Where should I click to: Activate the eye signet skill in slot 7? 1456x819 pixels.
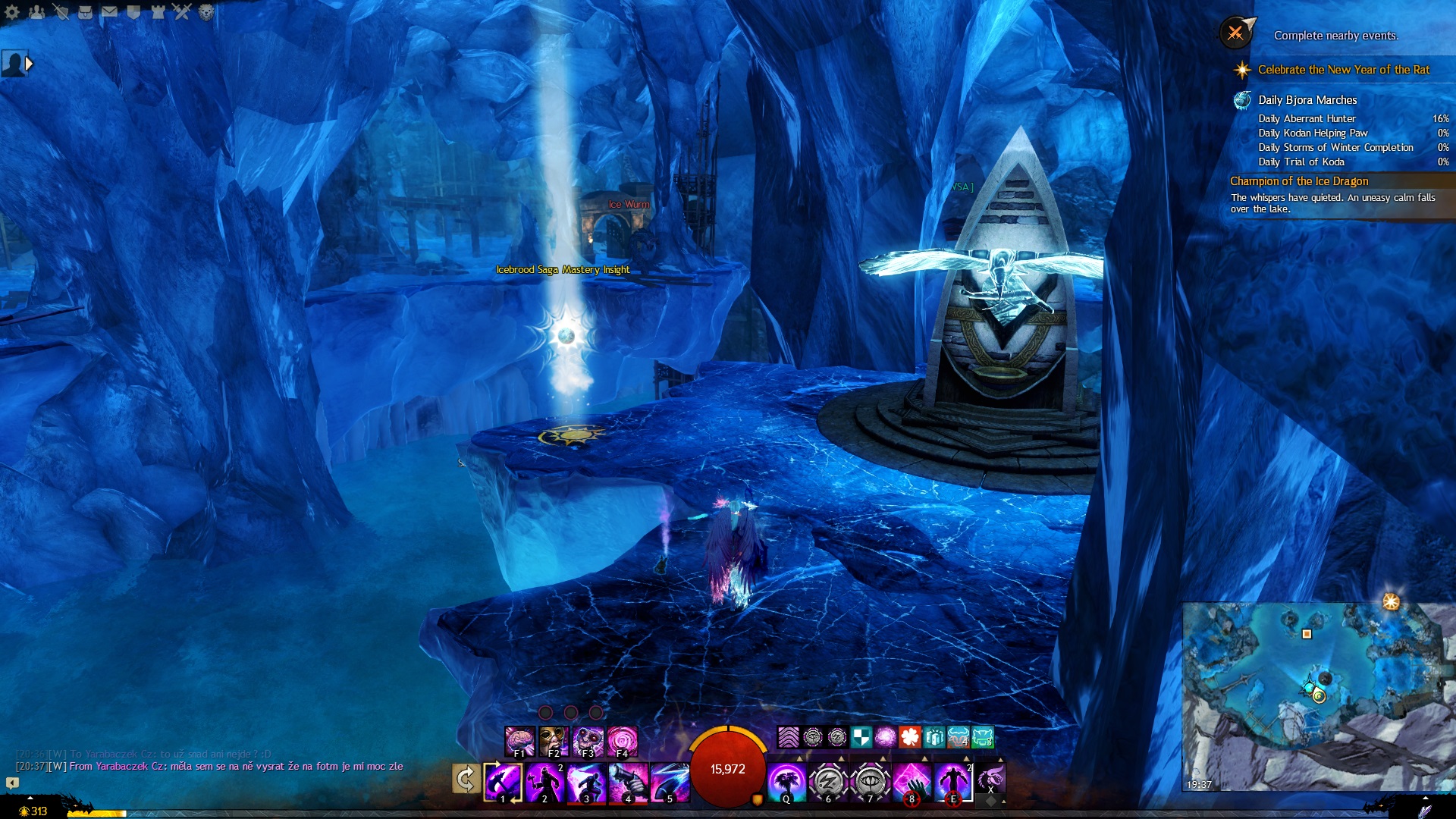tap(870, 782)
